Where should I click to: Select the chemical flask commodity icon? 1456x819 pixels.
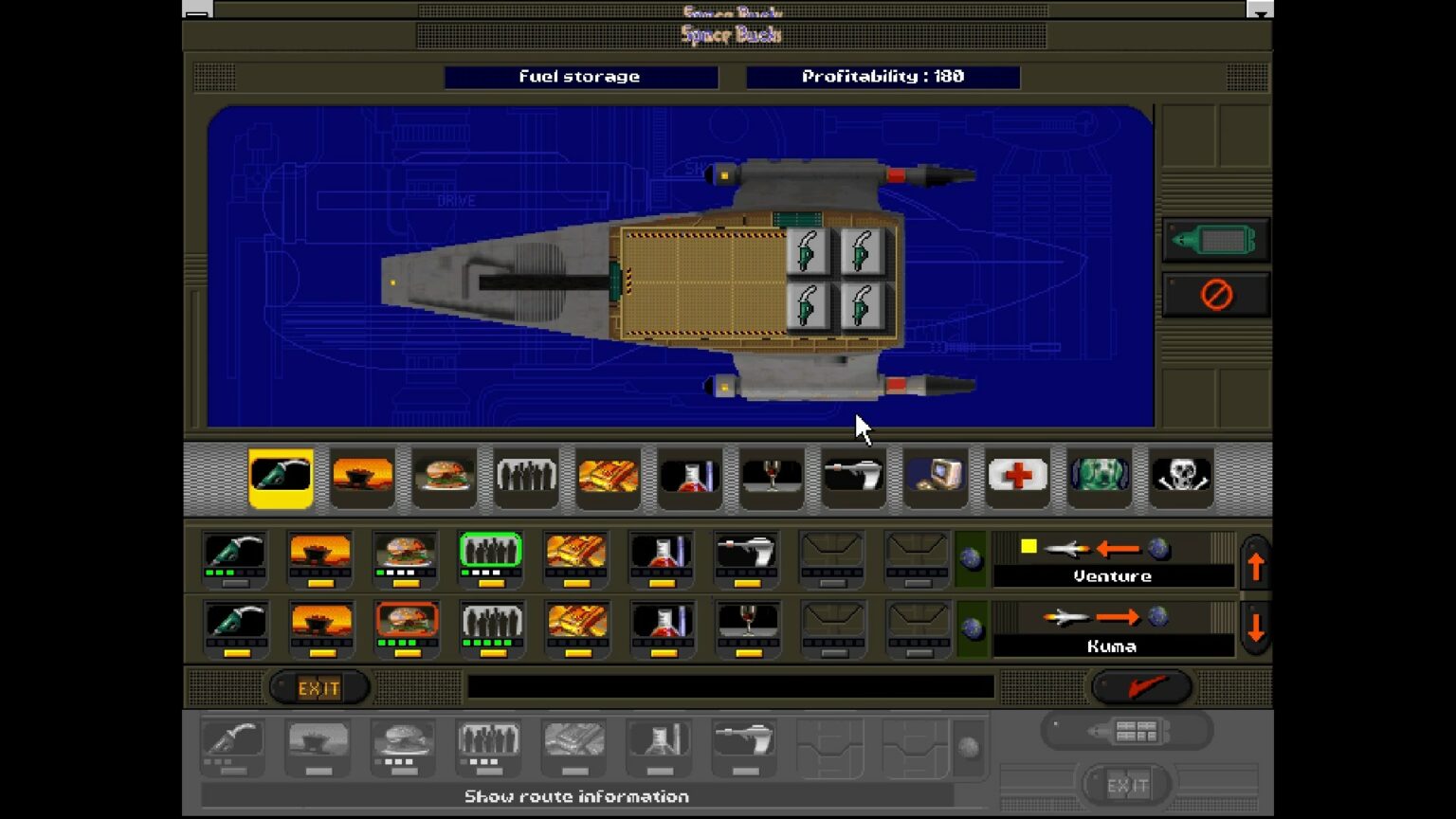(689, 479)
